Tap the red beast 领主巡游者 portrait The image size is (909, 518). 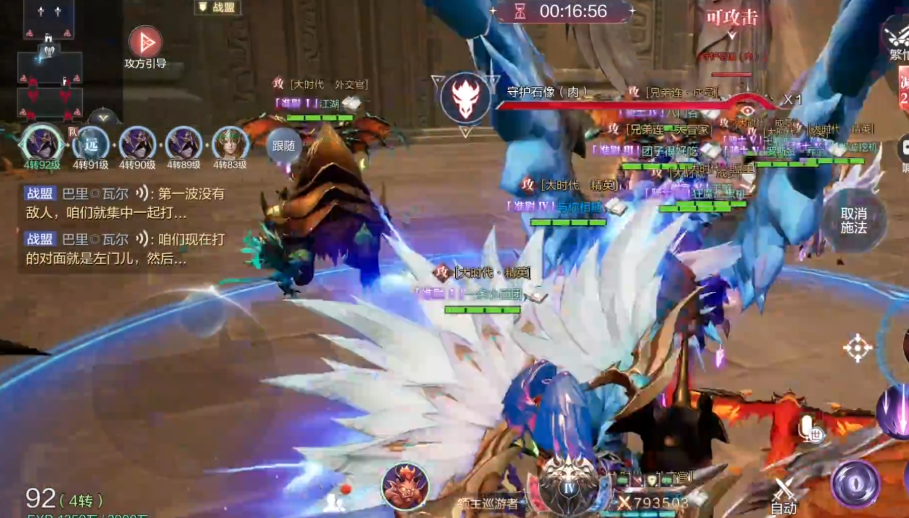tap(405, 487)
